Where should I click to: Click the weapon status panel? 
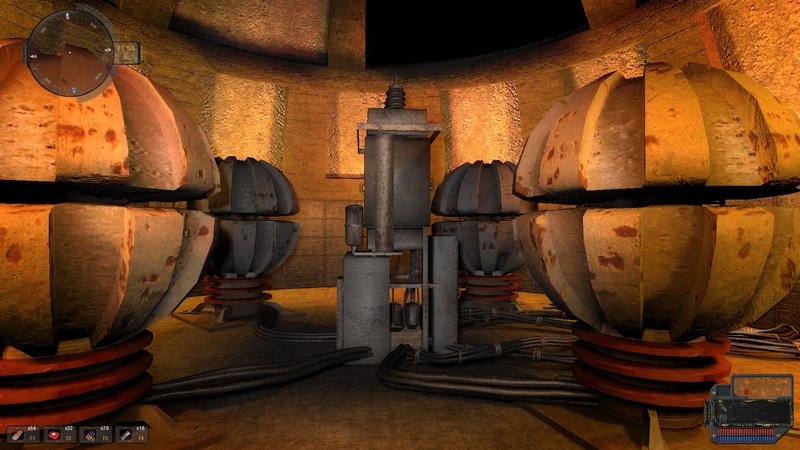tap(748, 409)
